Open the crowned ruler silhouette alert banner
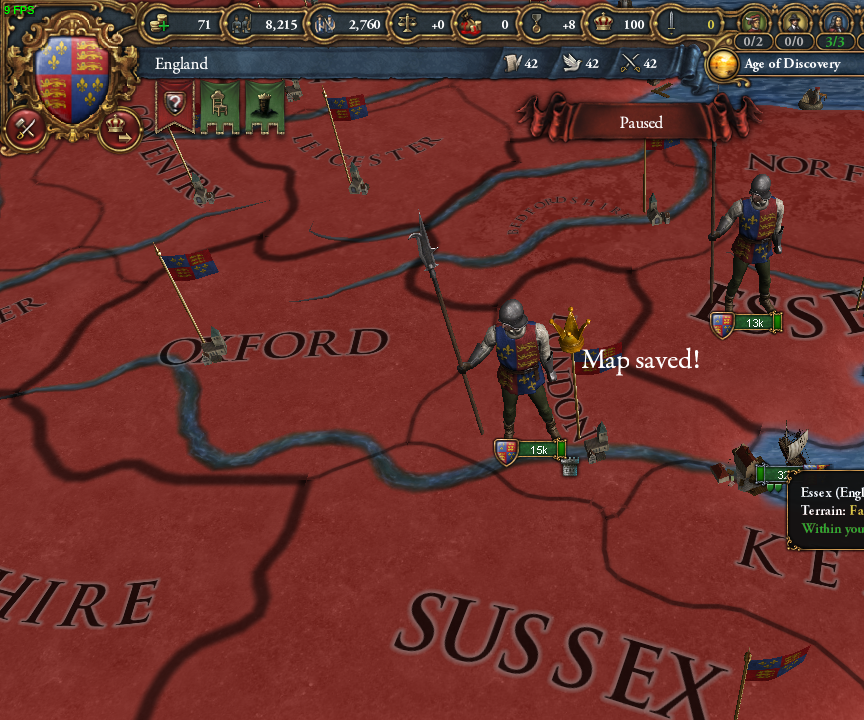Image resolution: width=864 pixels, height=720 pixels. point(264,105)
